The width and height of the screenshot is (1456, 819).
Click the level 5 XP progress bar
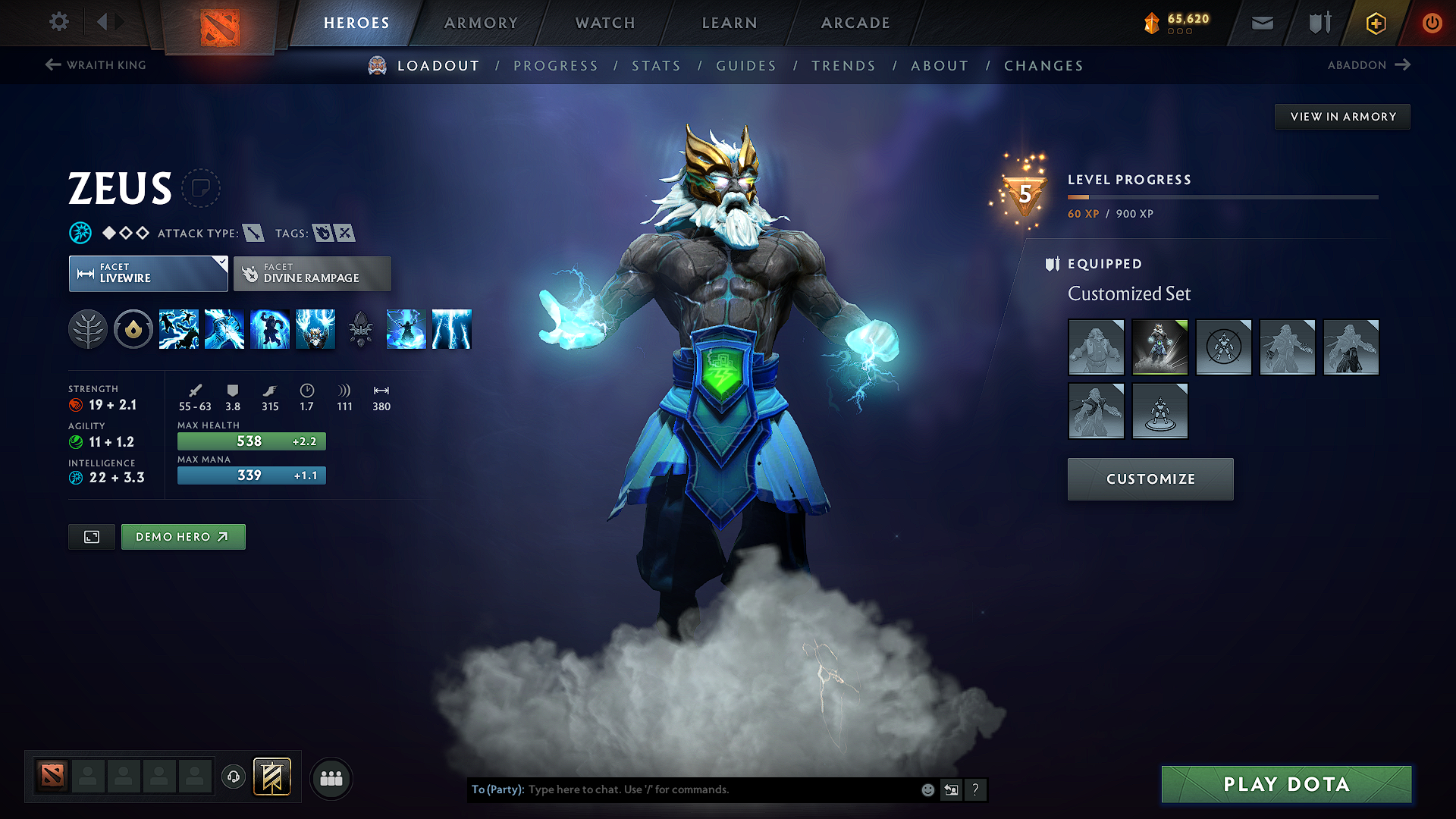[x=1222, y=196]
